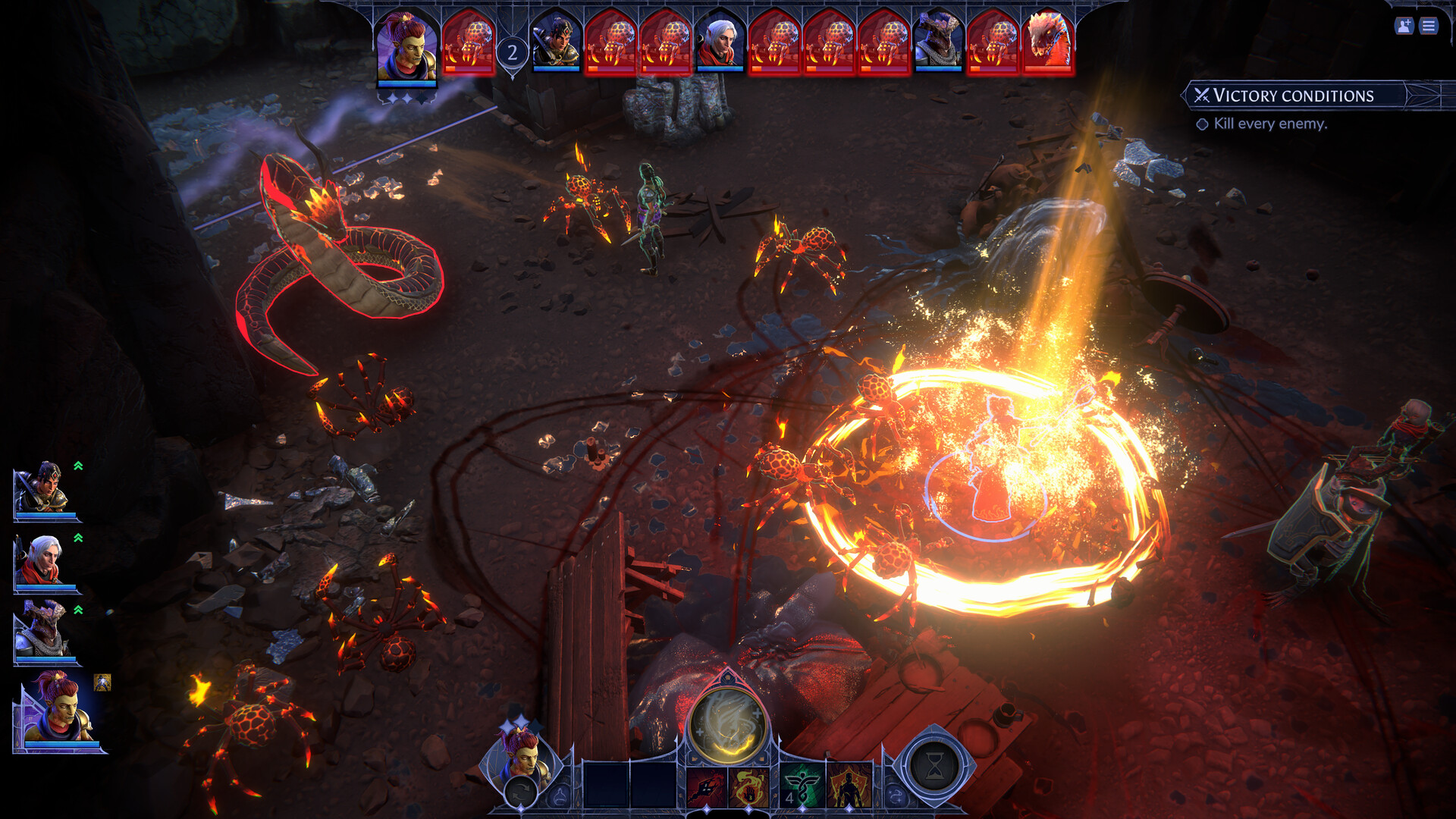
Task: End turn with the hourglass button
Action: 934,767
